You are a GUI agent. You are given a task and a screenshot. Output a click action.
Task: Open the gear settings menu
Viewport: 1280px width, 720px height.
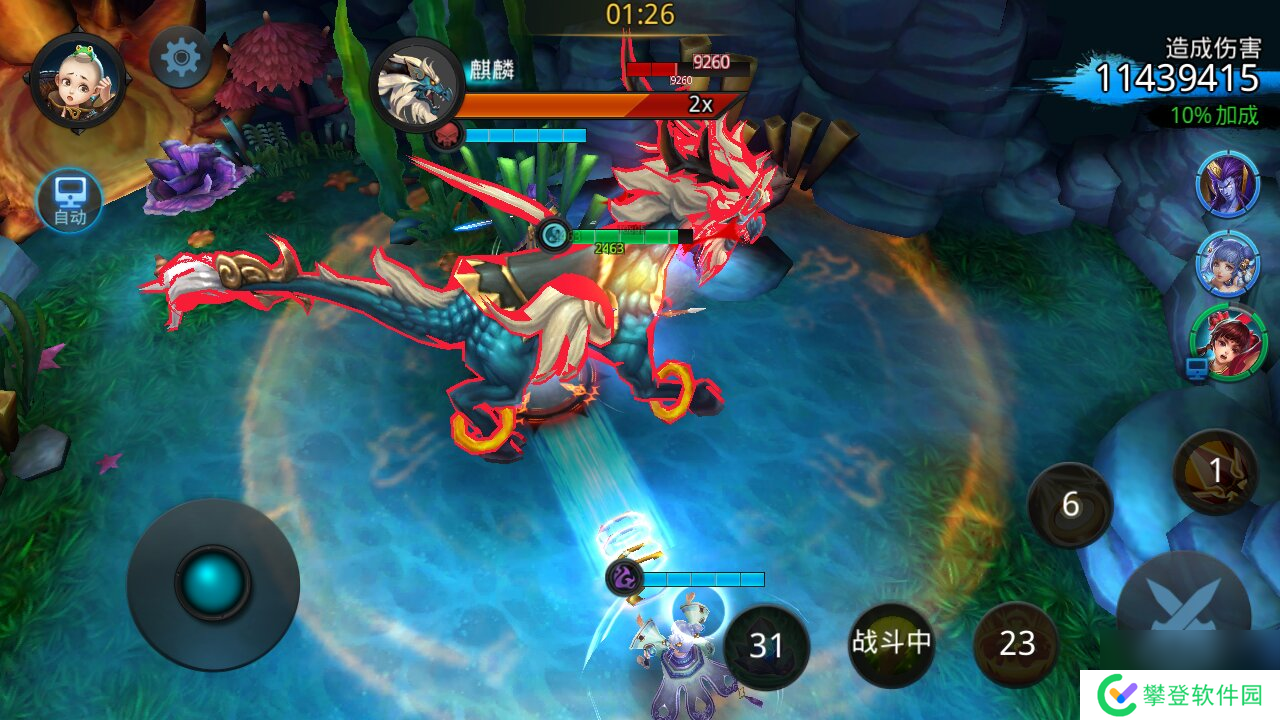(180, 58)
